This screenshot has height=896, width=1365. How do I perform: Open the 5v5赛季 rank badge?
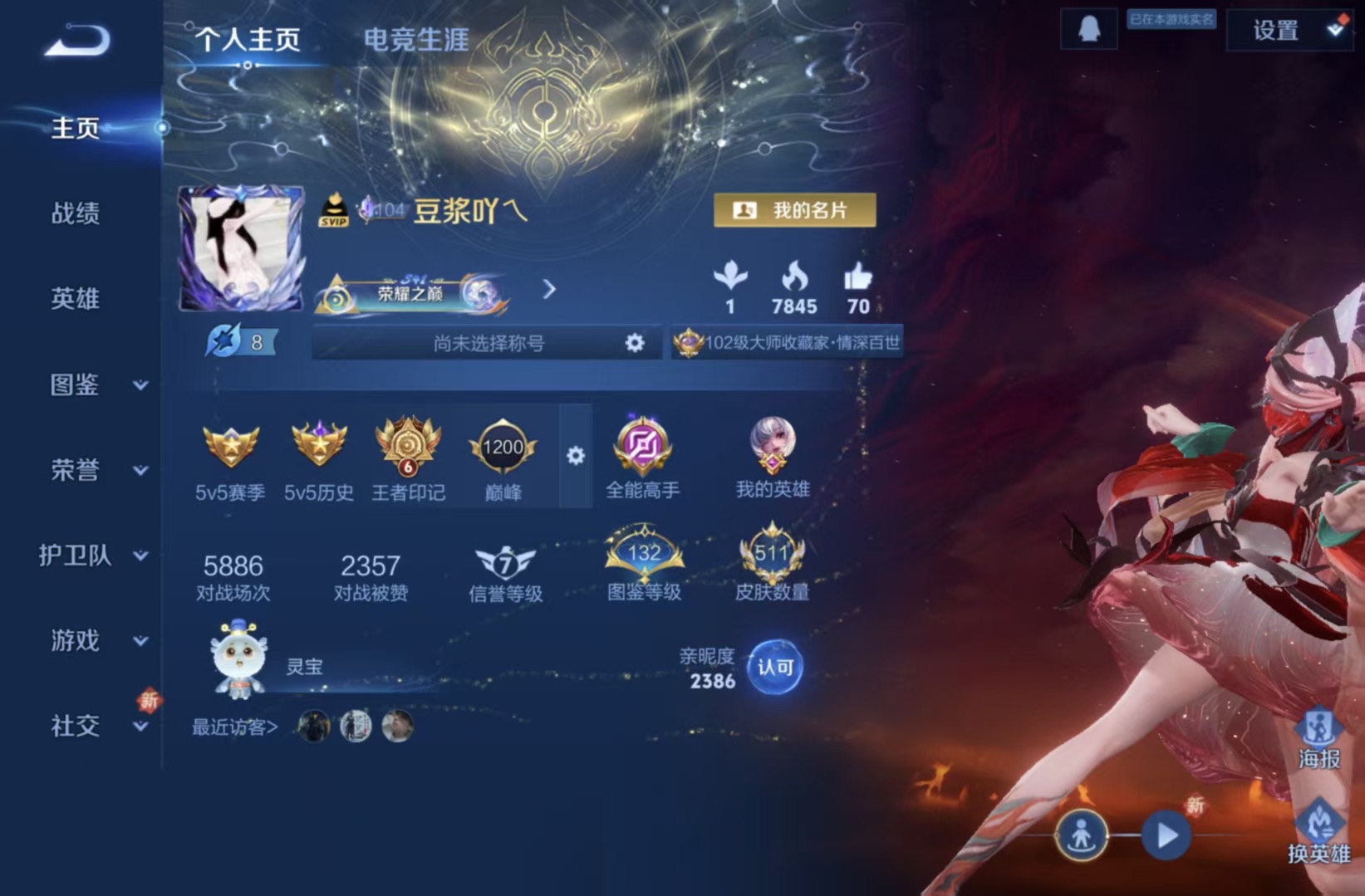coord(230,453)
